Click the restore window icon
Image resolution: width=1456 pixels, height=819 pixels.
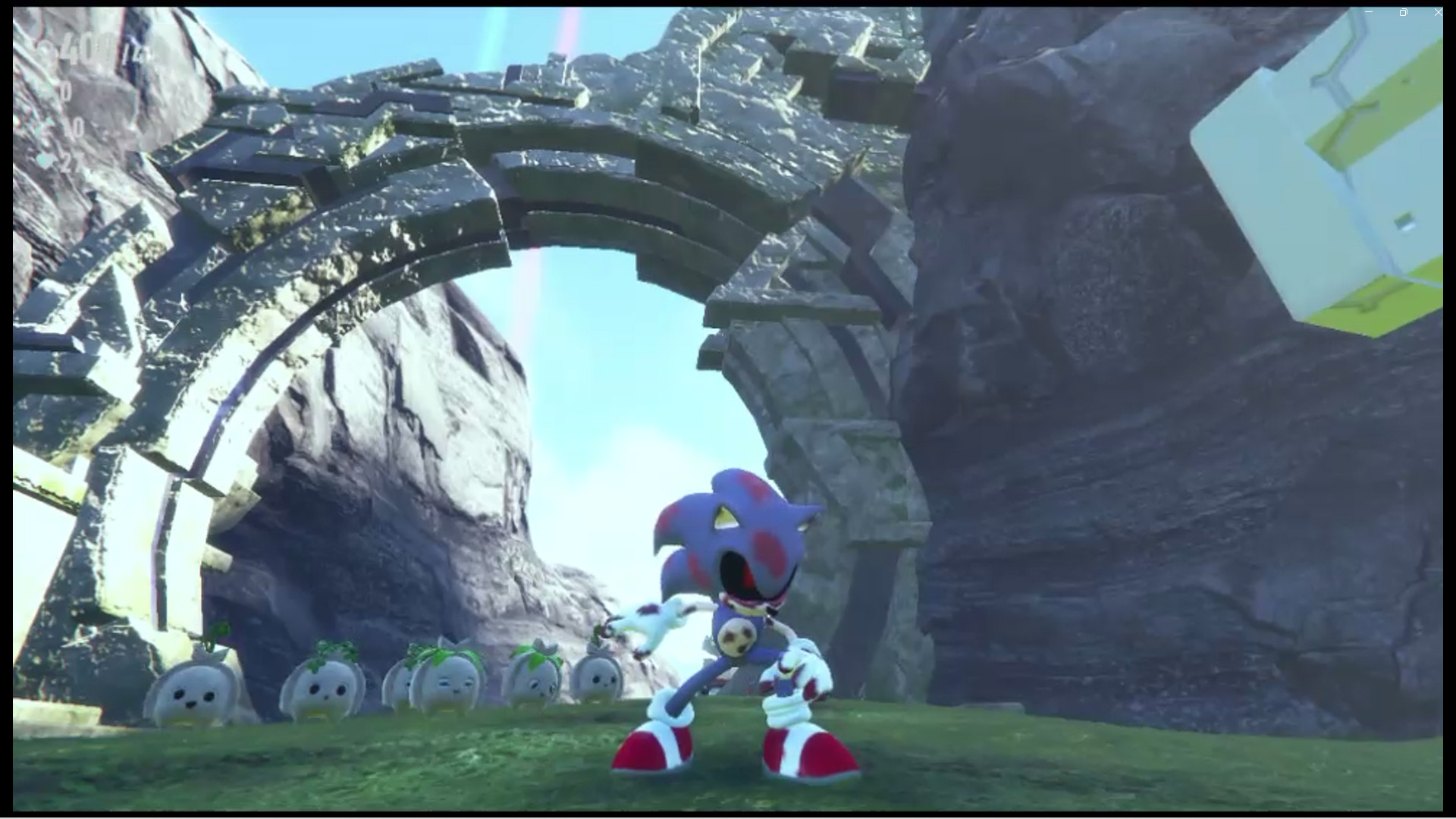[1402, 12]
